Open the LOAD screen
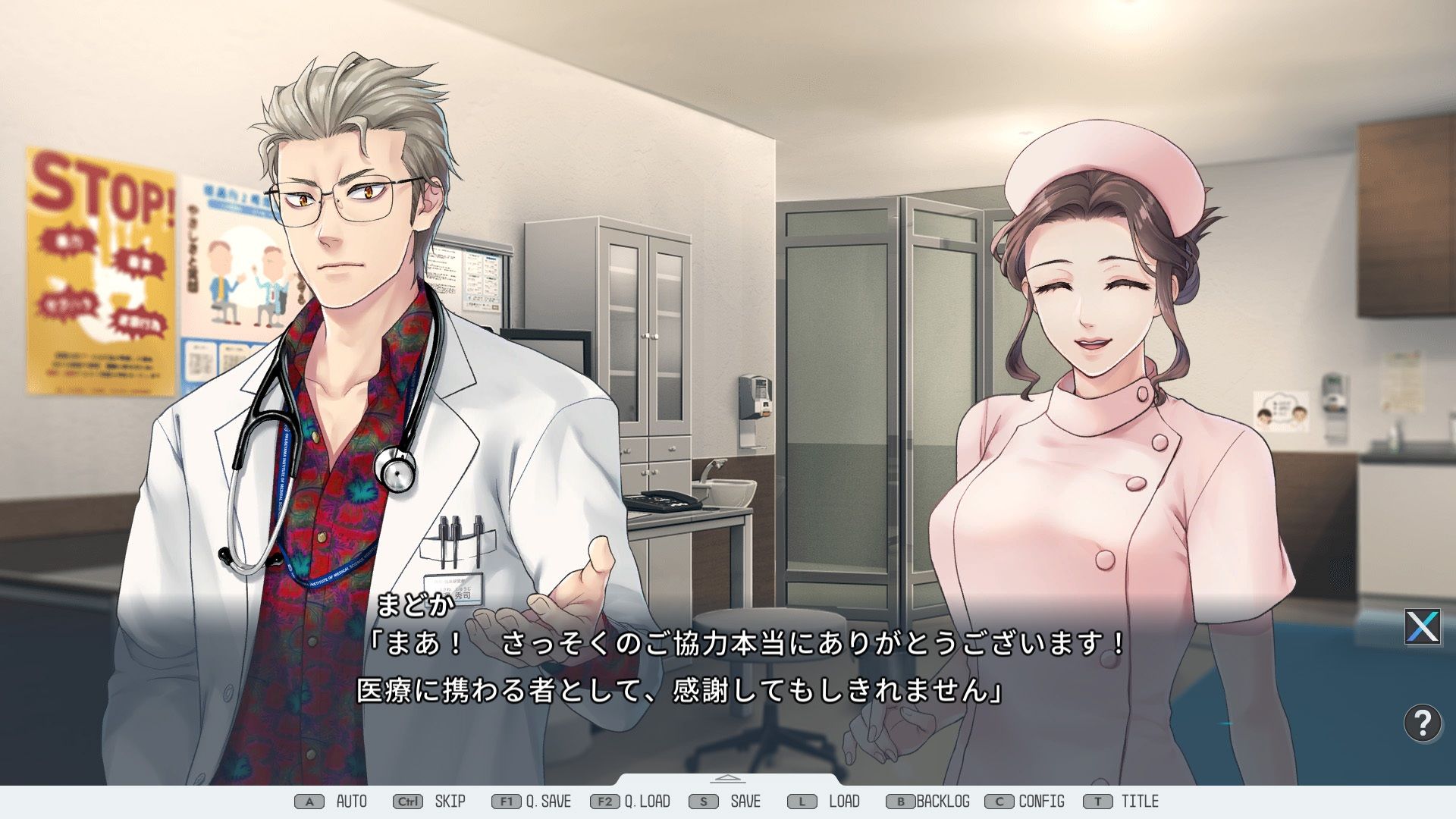This screenshot has width=1456, height=819. tap(843, 801)
